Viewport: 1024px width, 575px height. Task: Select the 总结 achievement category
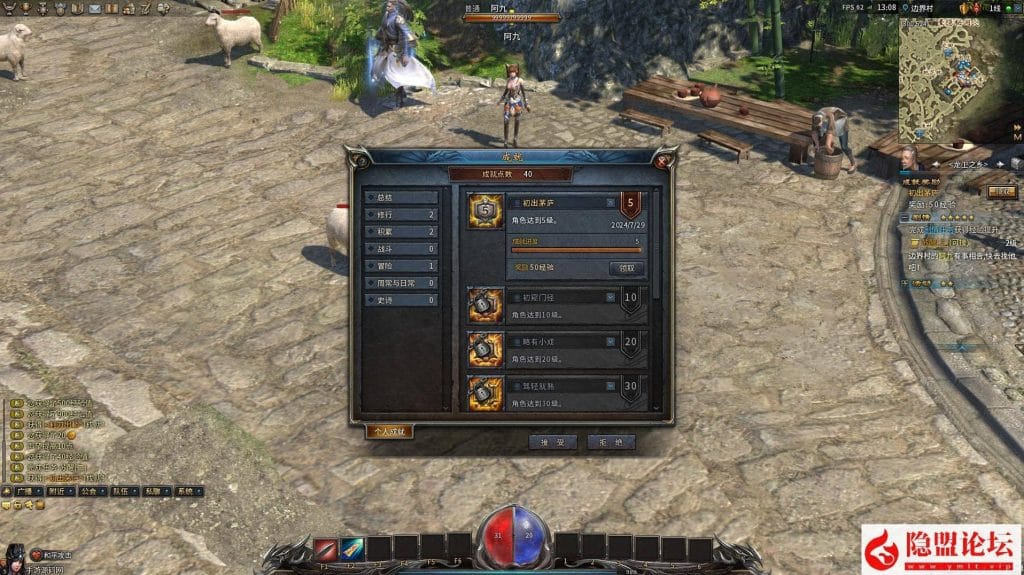tap(400, 198)
